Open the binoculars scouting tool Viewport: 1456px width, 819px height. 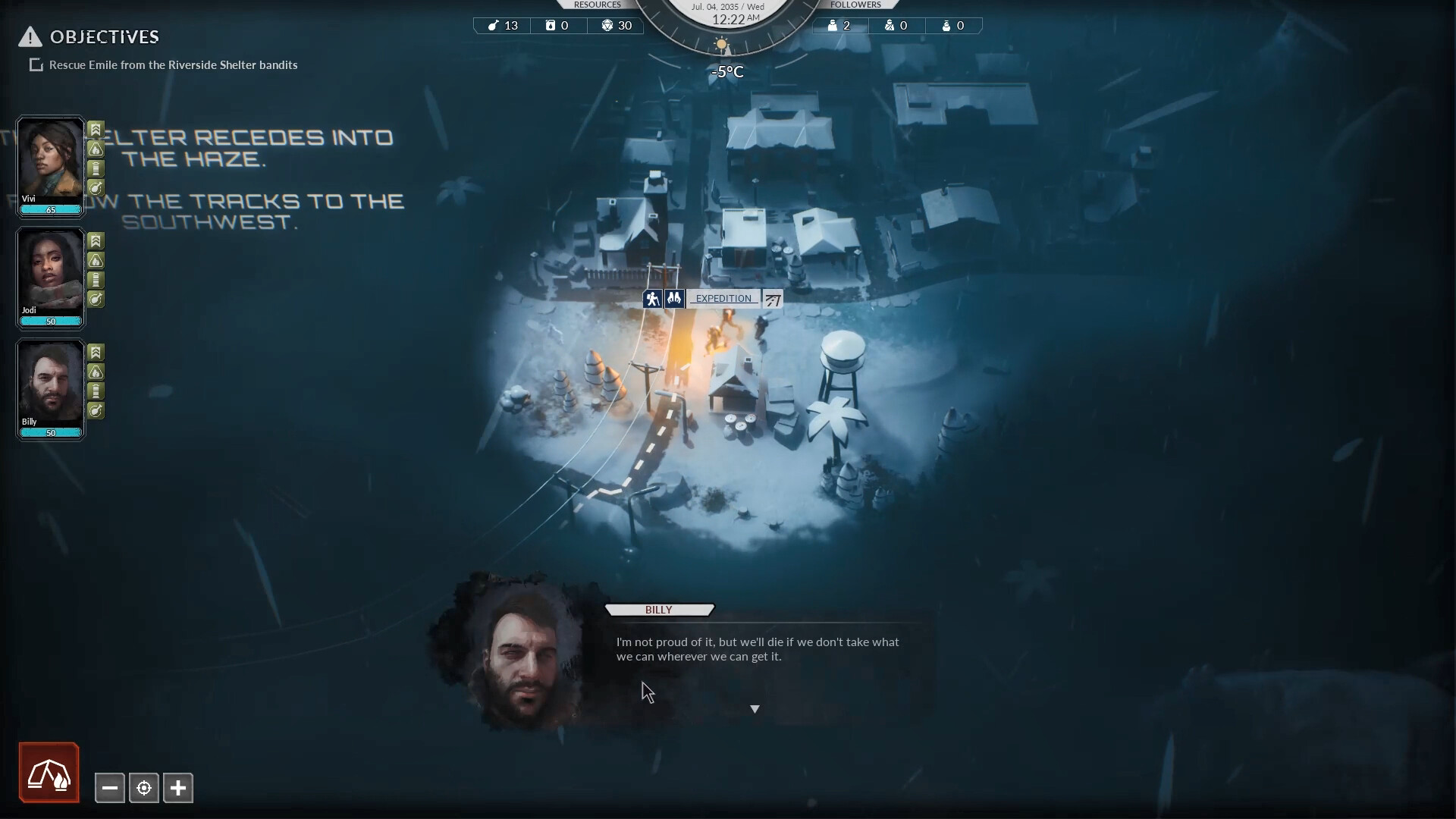673,298
